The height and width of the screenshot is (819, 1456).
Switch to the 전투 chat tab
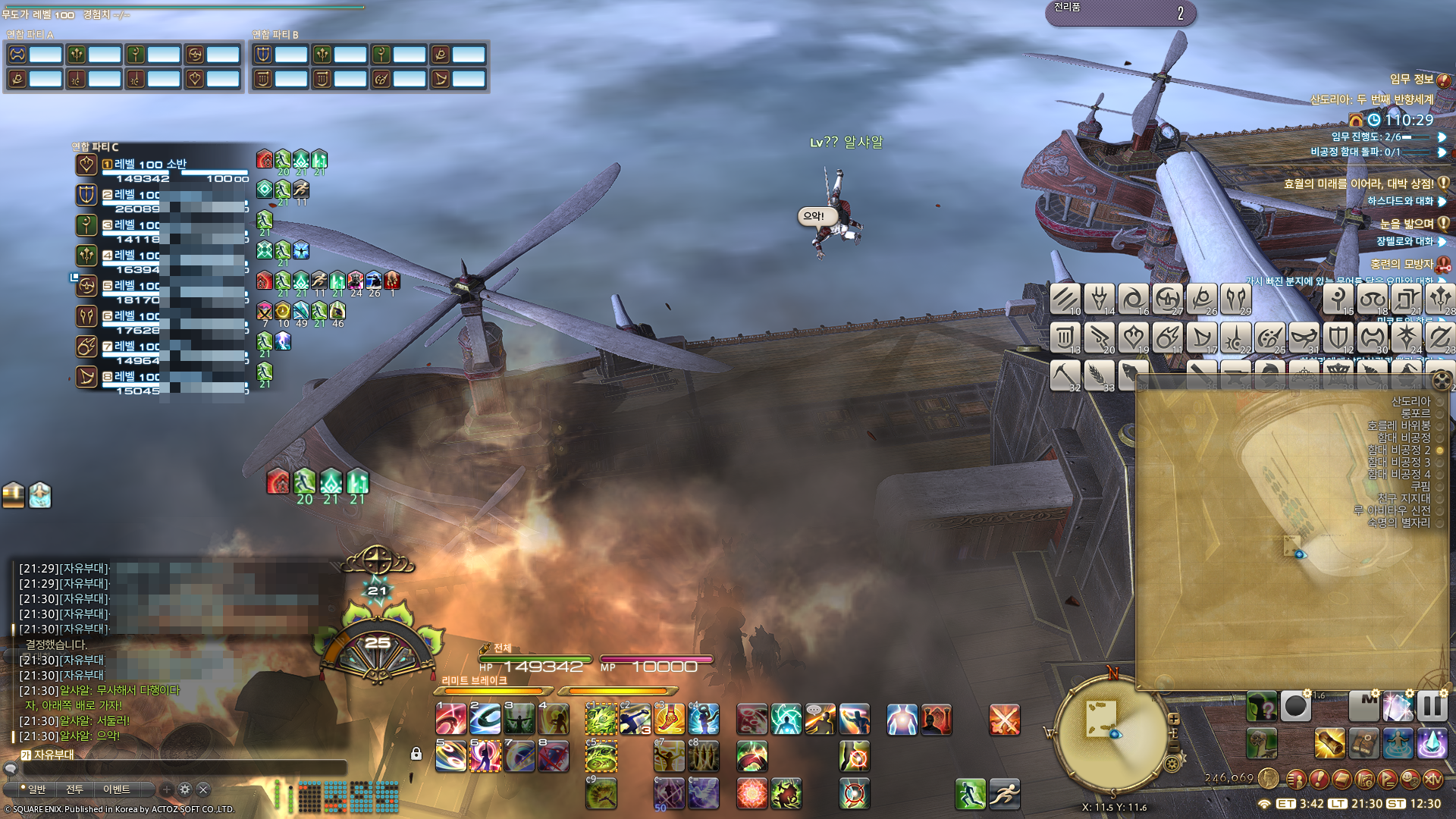pos(74,789)
